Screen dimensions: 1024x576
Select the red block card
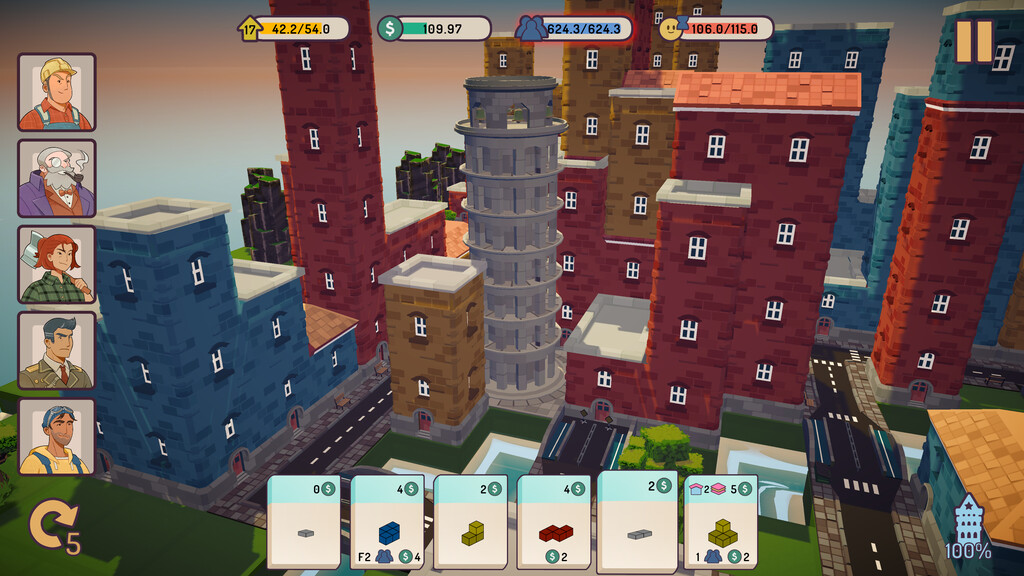pos(553,522)
